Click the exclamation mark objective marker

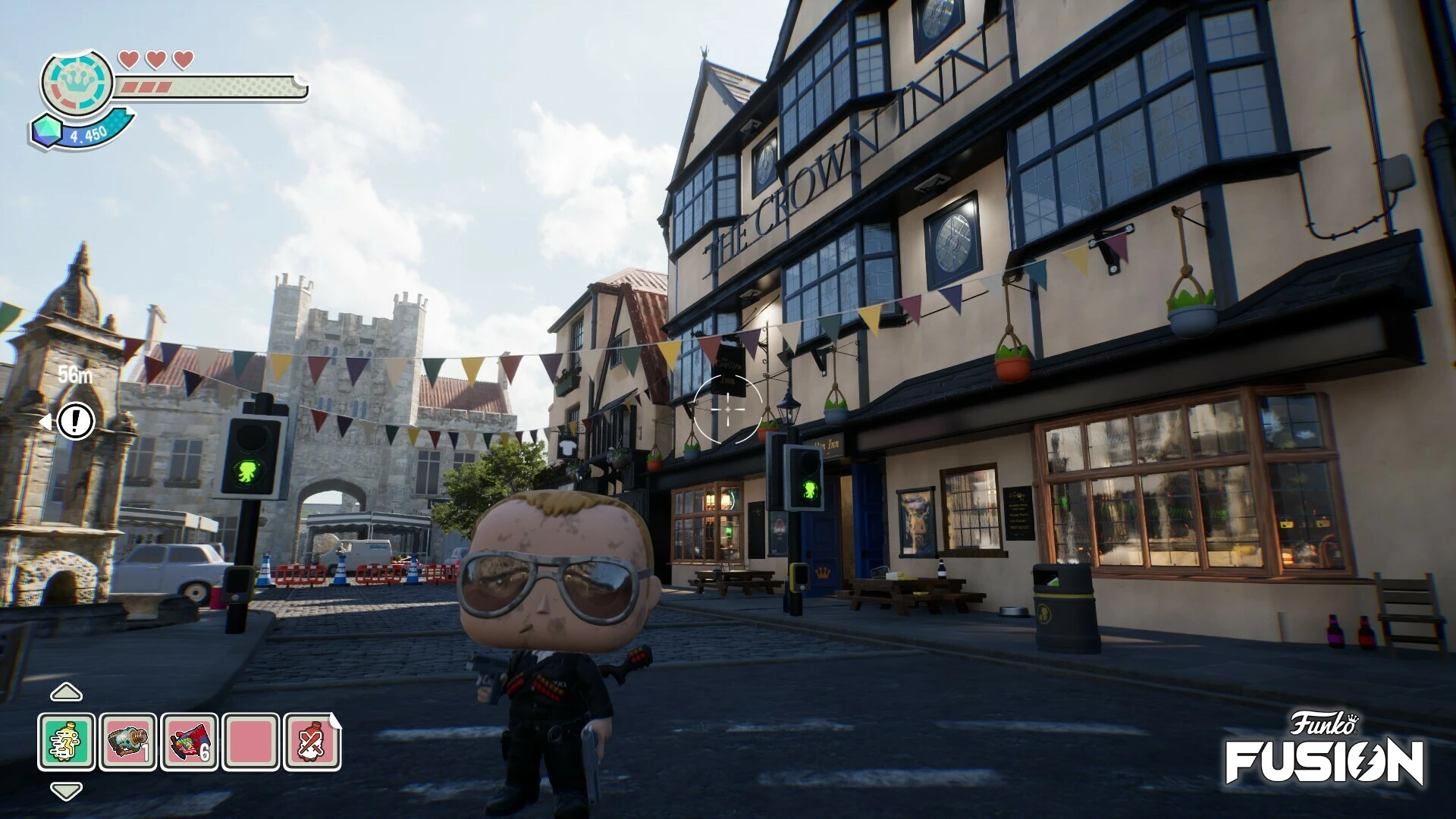[76, 420]
